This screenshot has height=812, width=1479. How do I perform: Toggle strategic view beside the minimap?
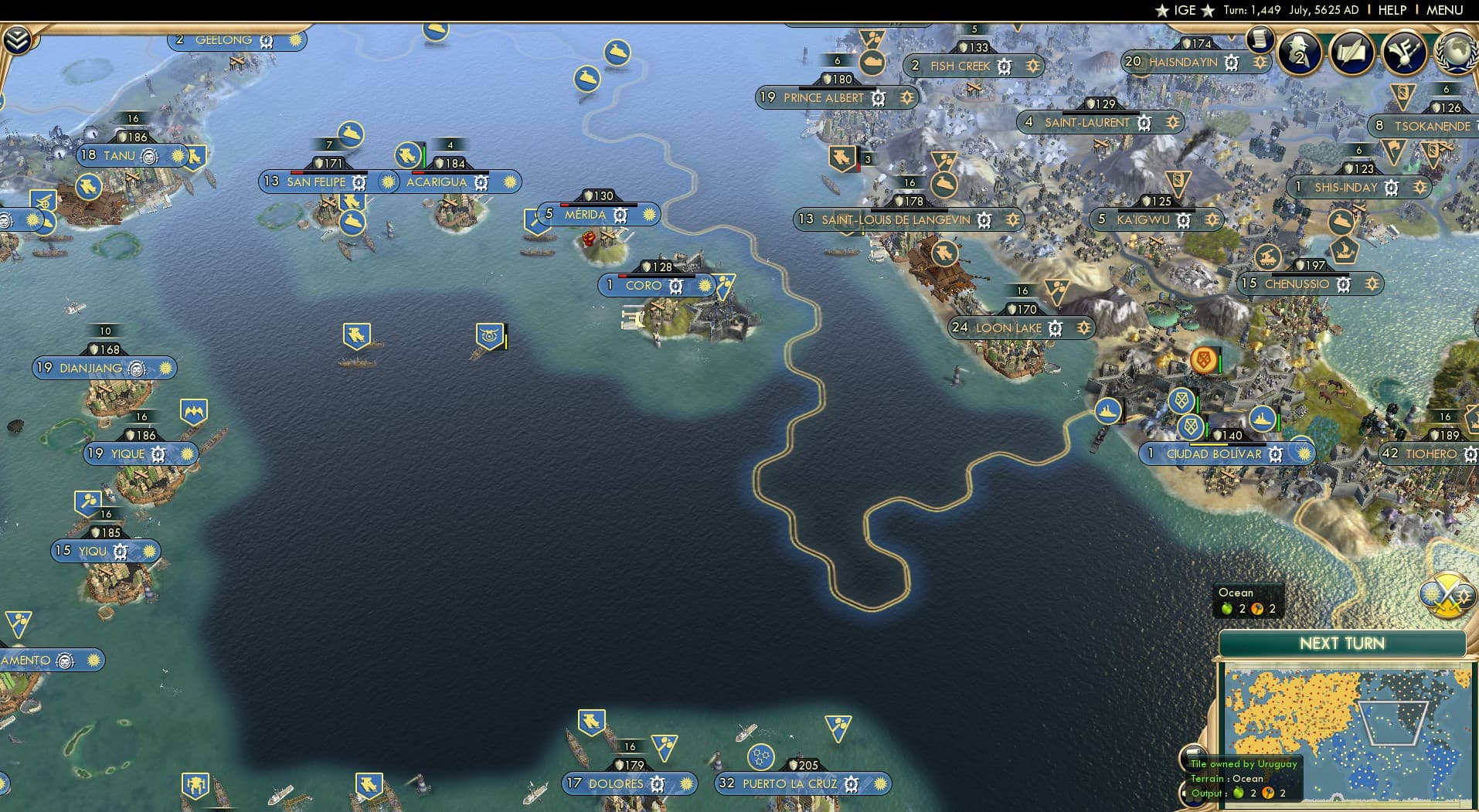(1446, 596)
